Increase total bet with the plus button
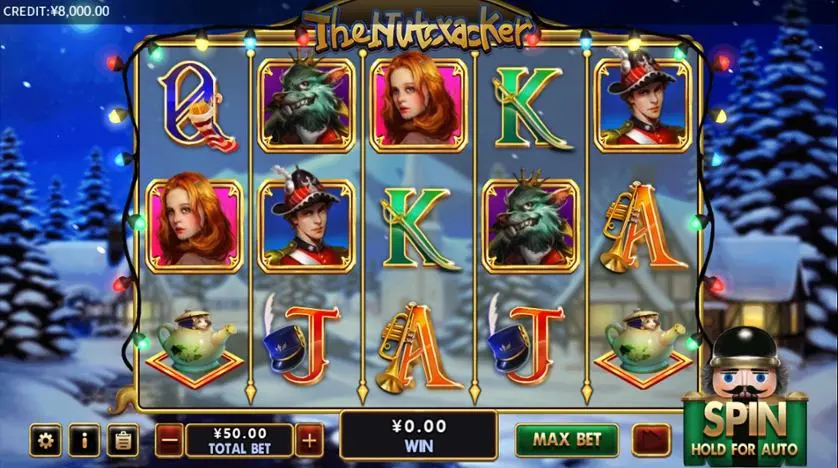This screenshot has width=838, height=468. click(309, 439)
